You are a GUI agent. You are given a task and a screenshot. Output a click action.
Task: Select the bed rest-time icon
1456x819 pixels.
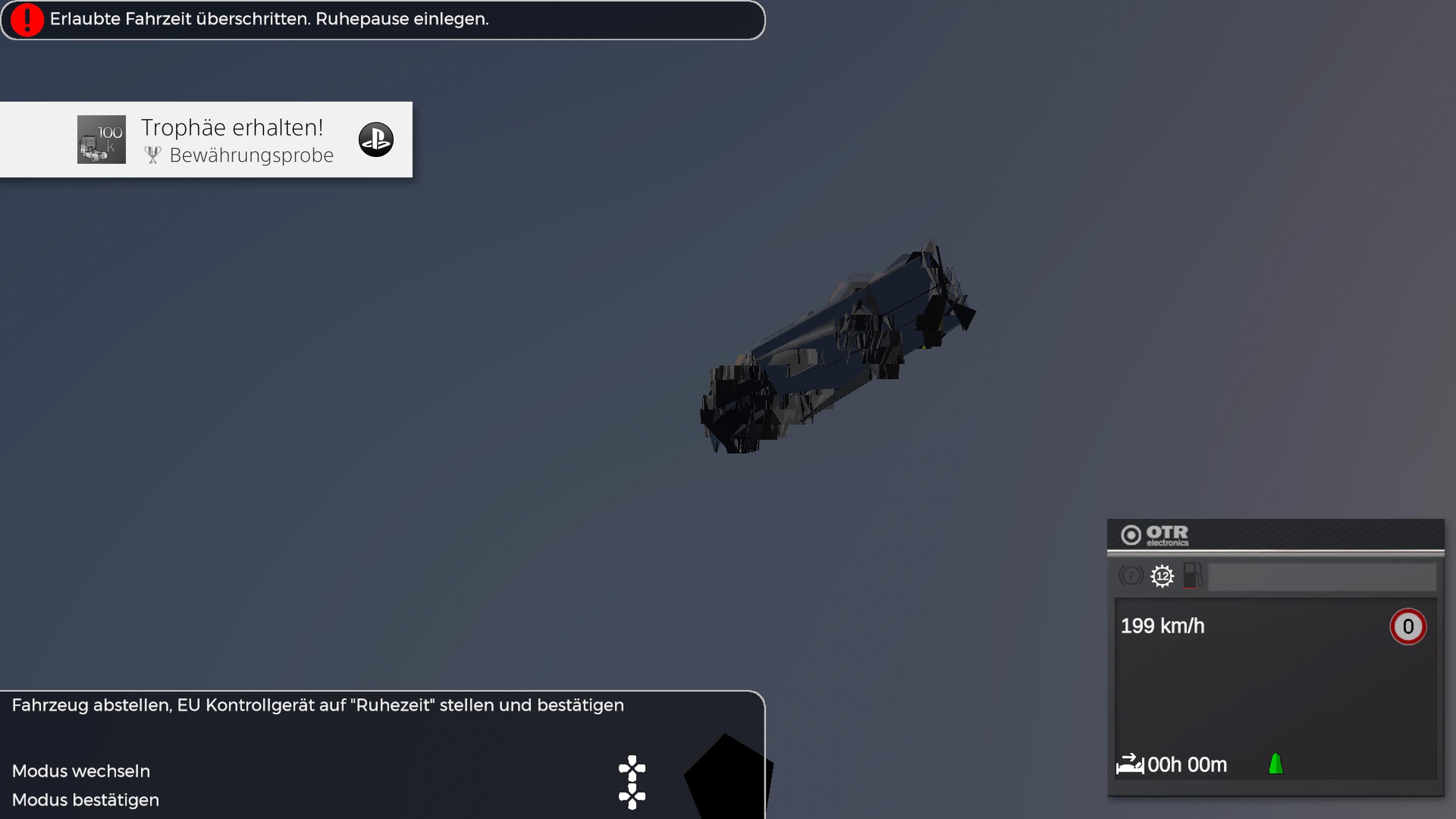coord(1129,764)
